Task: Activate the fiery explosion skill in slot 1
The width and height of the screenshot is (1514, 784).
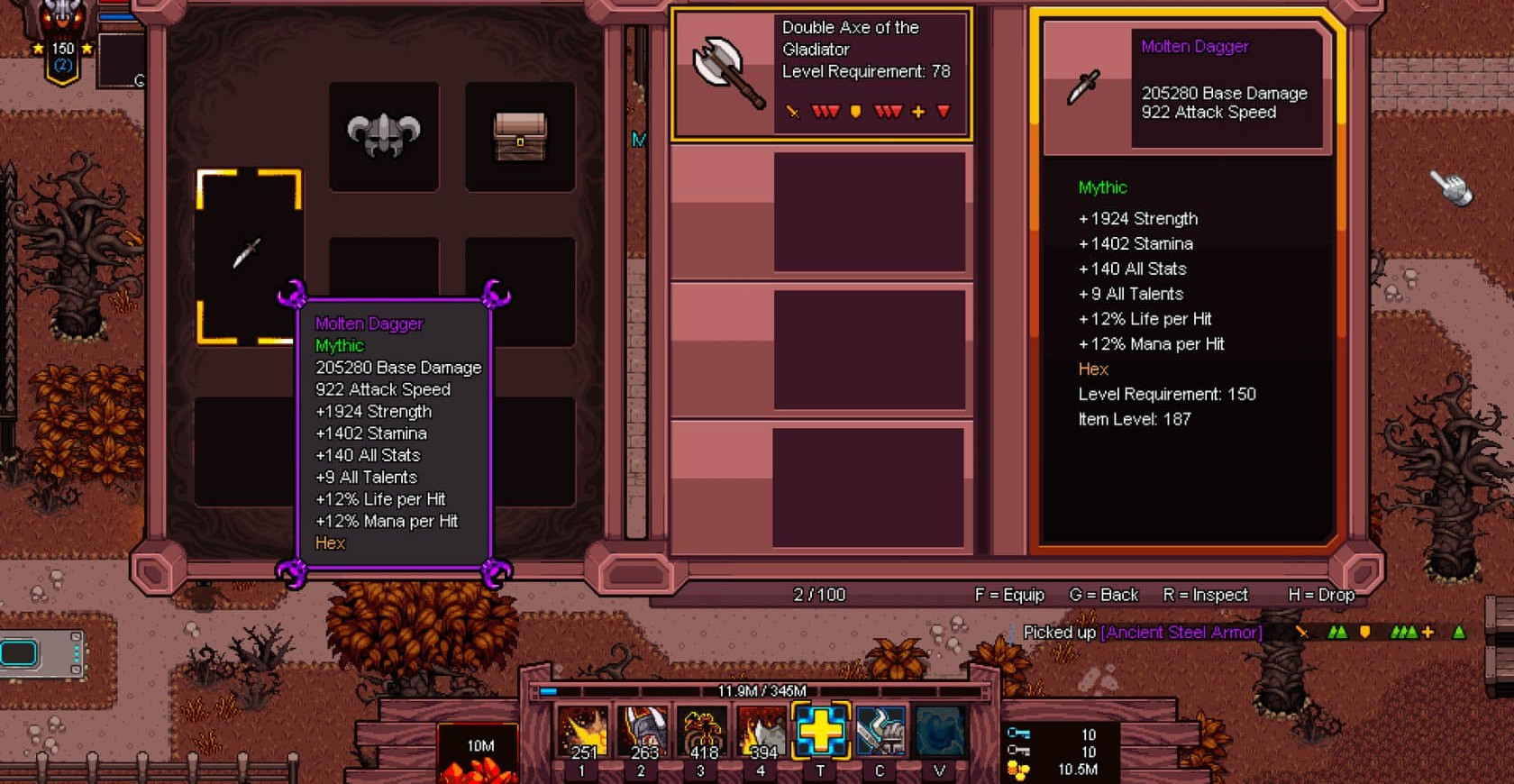Action: (582, 732)
